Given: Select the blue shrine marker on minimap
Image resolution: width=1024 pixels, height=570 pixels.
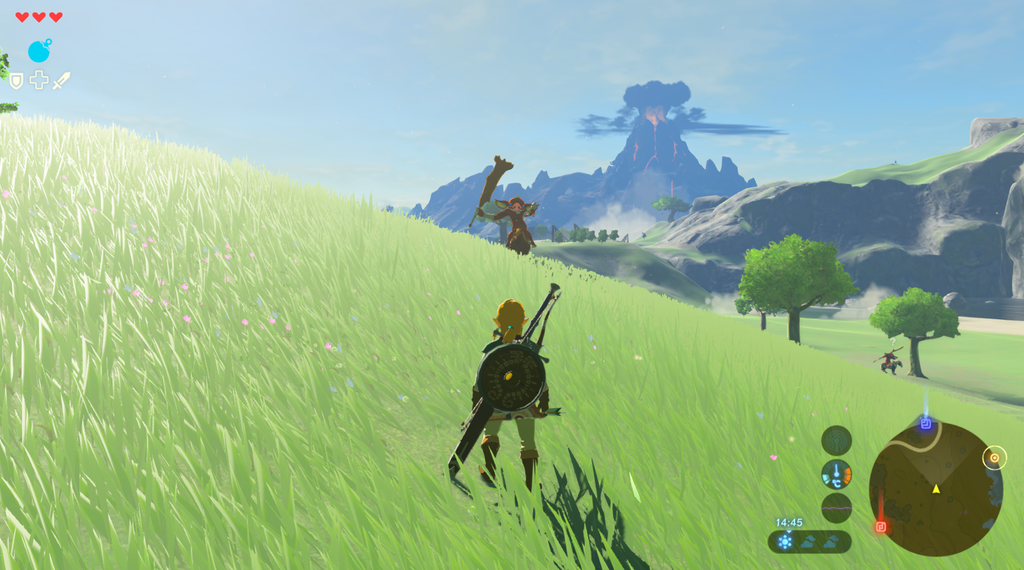Looking at the screenshot, I should (926, 424).
